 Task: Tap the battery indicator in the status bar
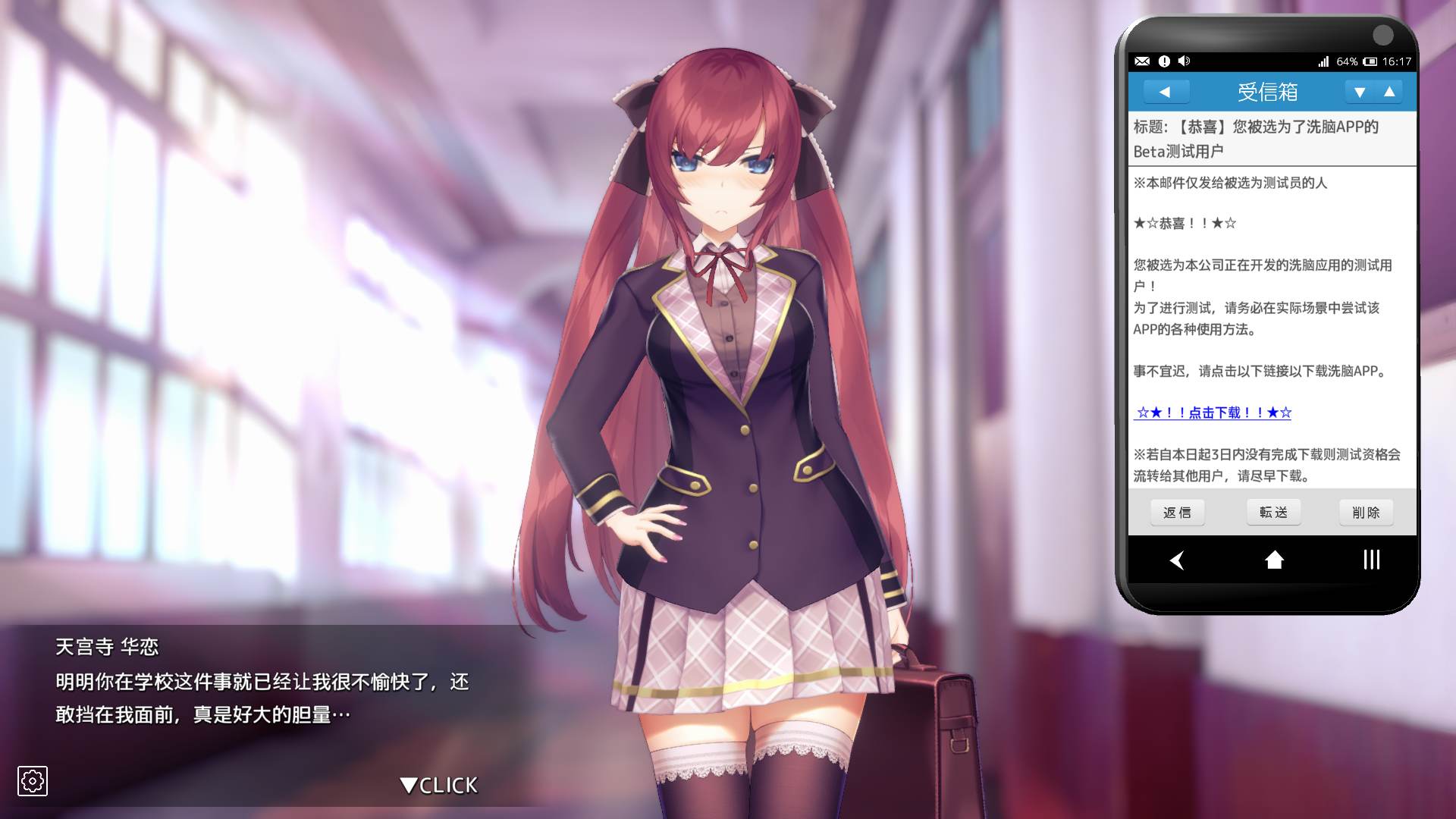tap(1370, 61)
